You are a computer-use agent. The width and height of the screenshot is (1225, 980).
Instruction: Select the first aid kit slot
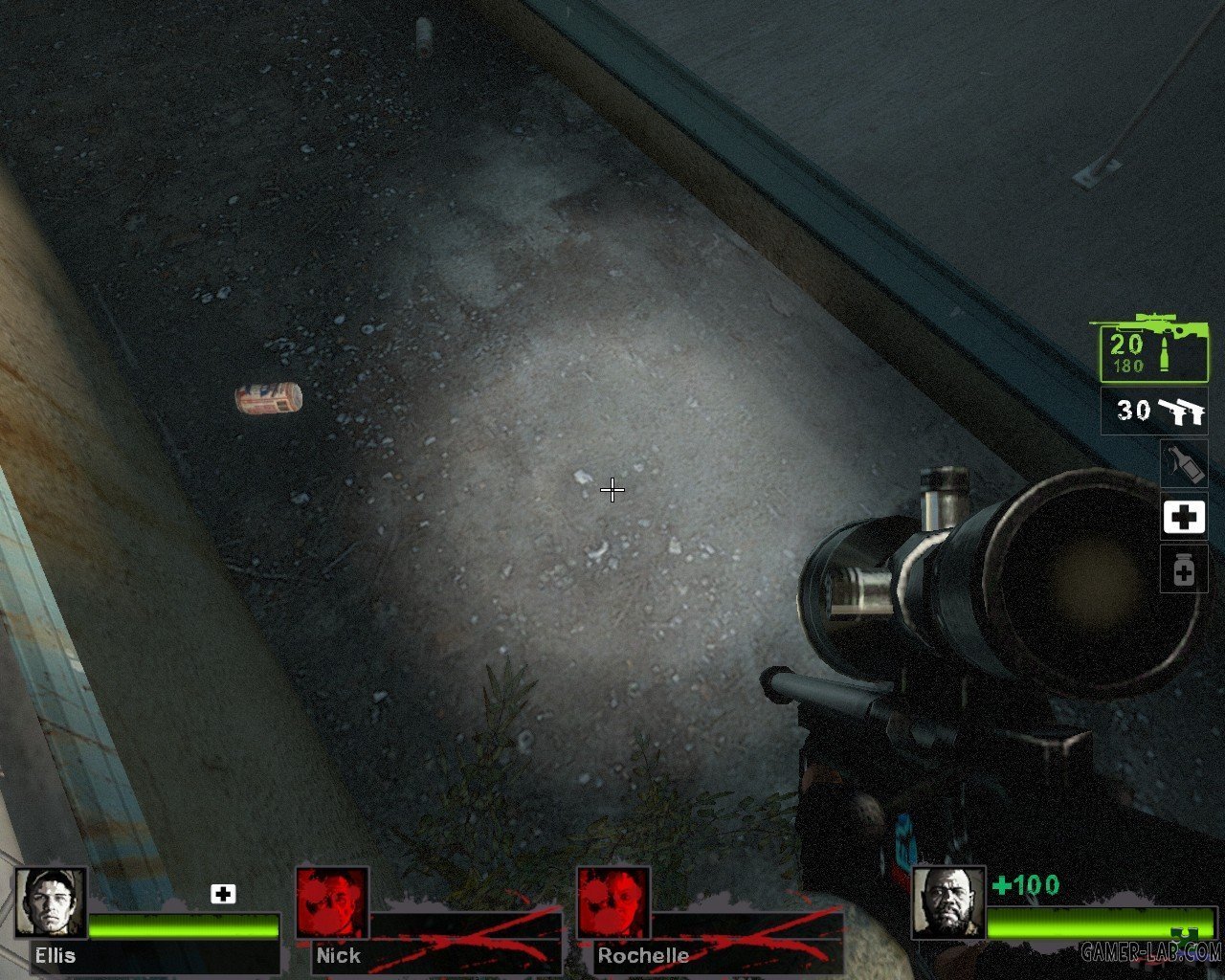[x=1184, y=518]
